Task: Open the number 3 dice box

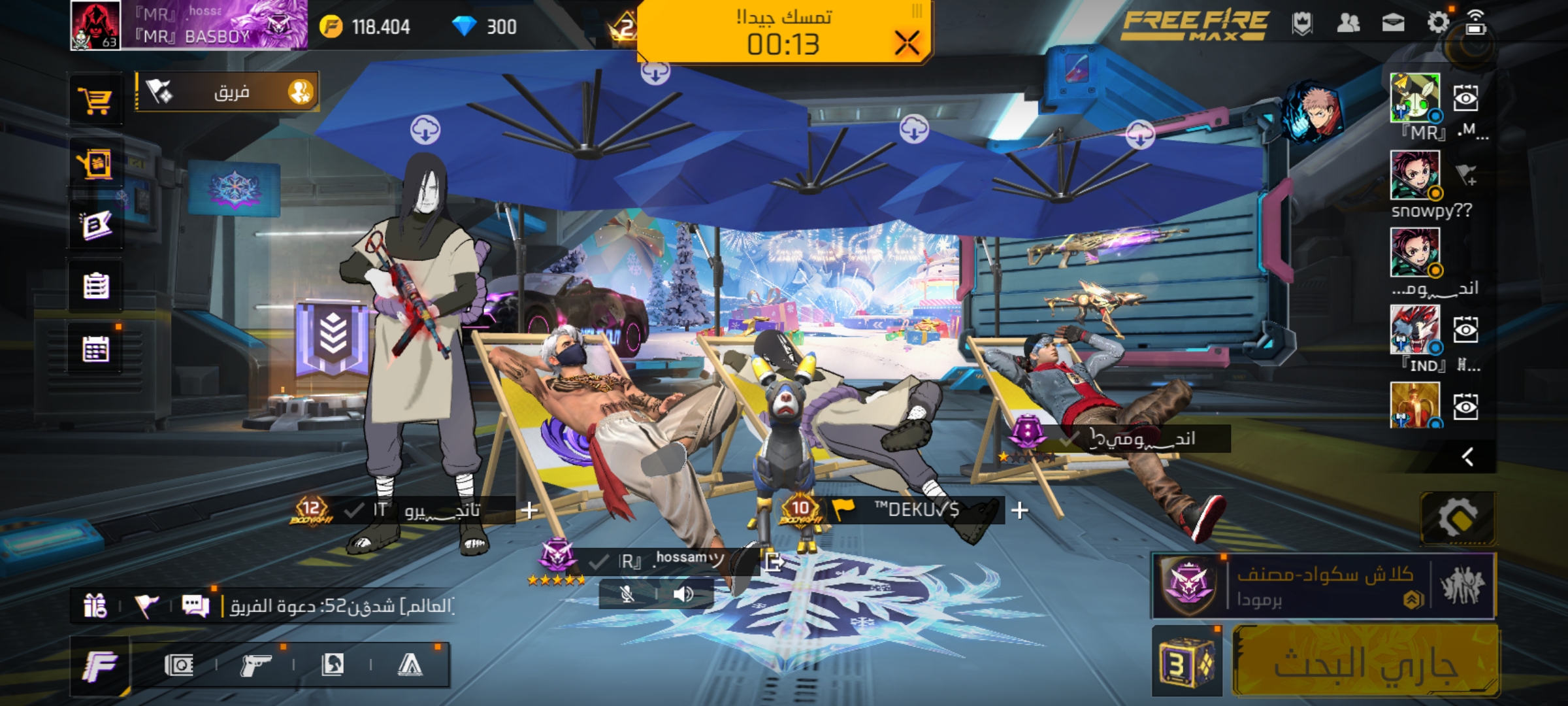Action: tap(1186, 663)
